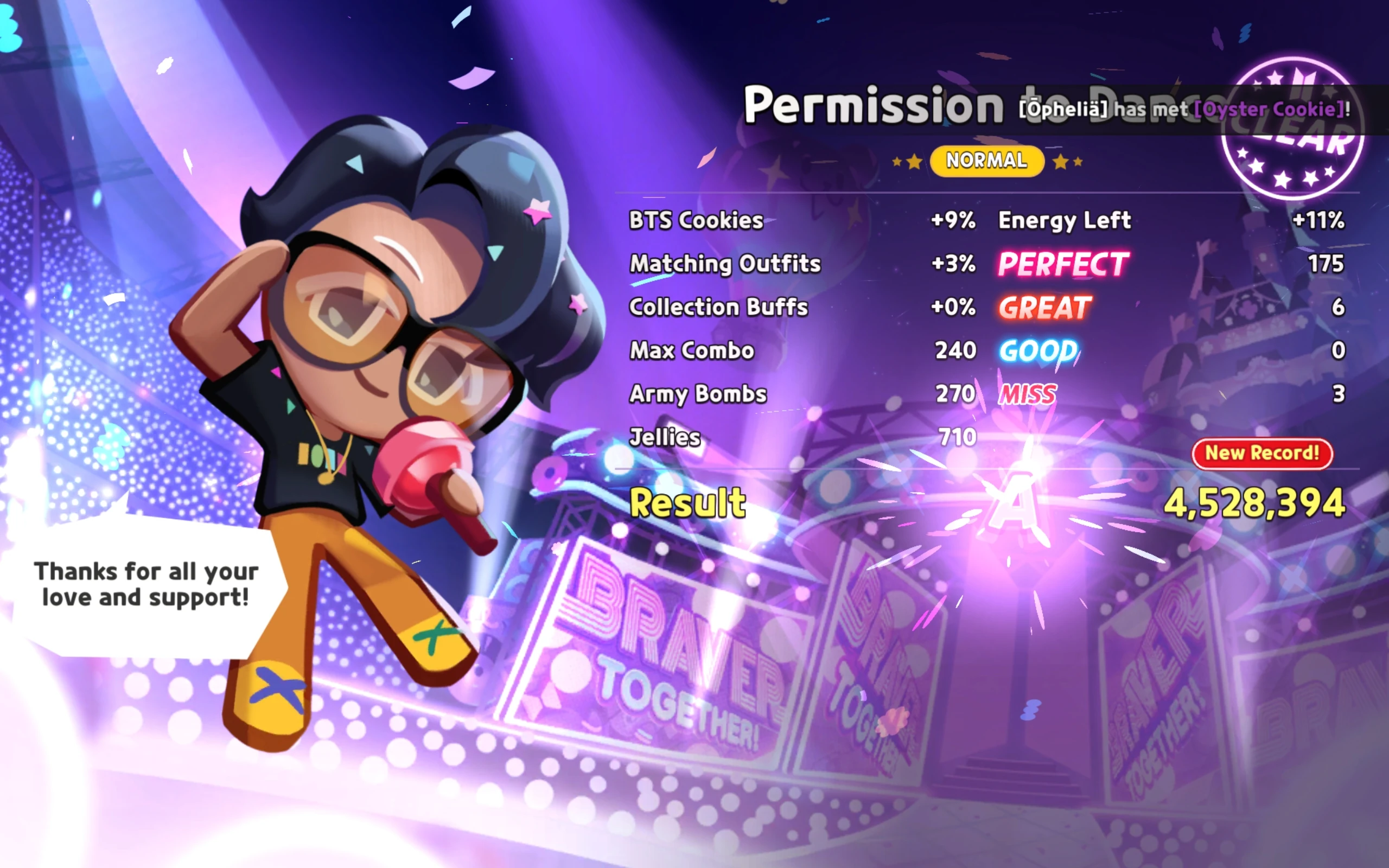Image resolution: width=1389 pixels, height=868 pixels.
Task: Tap the MISS judgment label
Action: pyautogui.click(x=1026, y=394)
